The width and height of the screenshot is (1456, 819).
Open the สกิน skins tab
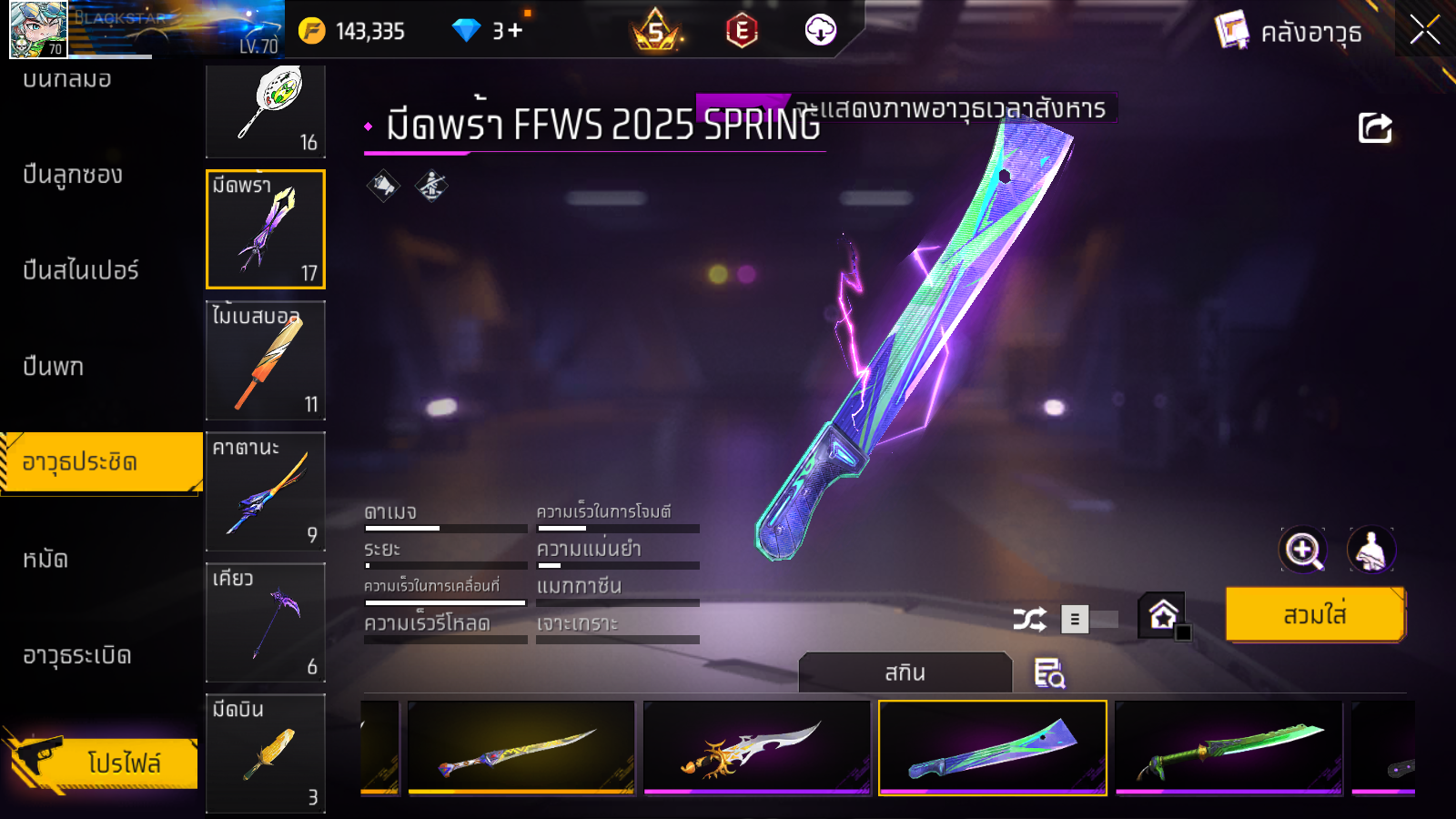905,673
